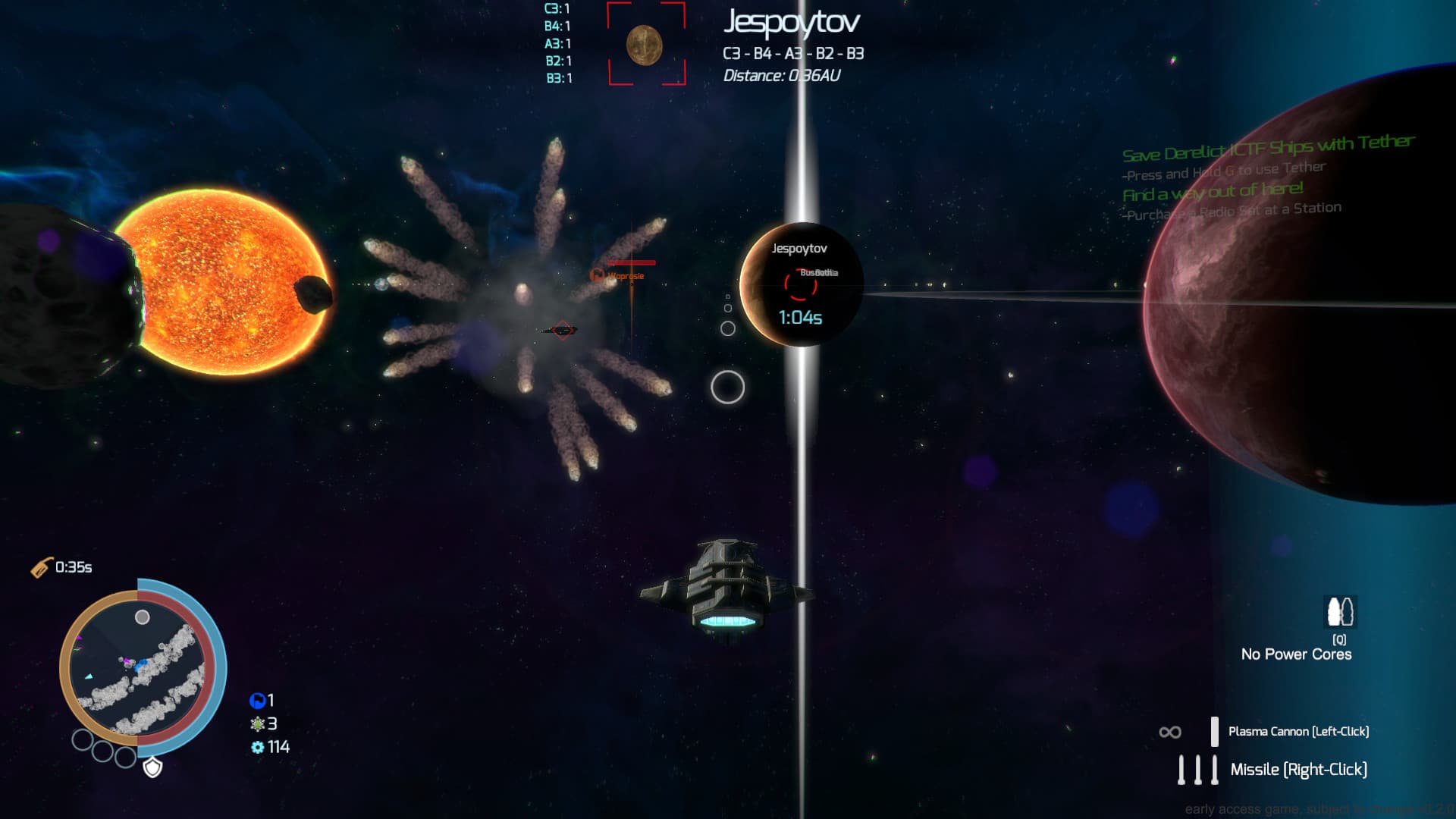Click the infinity symbol beside Plasma Cannon
Image resolution: width=1456 pixels, height=819 pixels.
coord(1169,730)
